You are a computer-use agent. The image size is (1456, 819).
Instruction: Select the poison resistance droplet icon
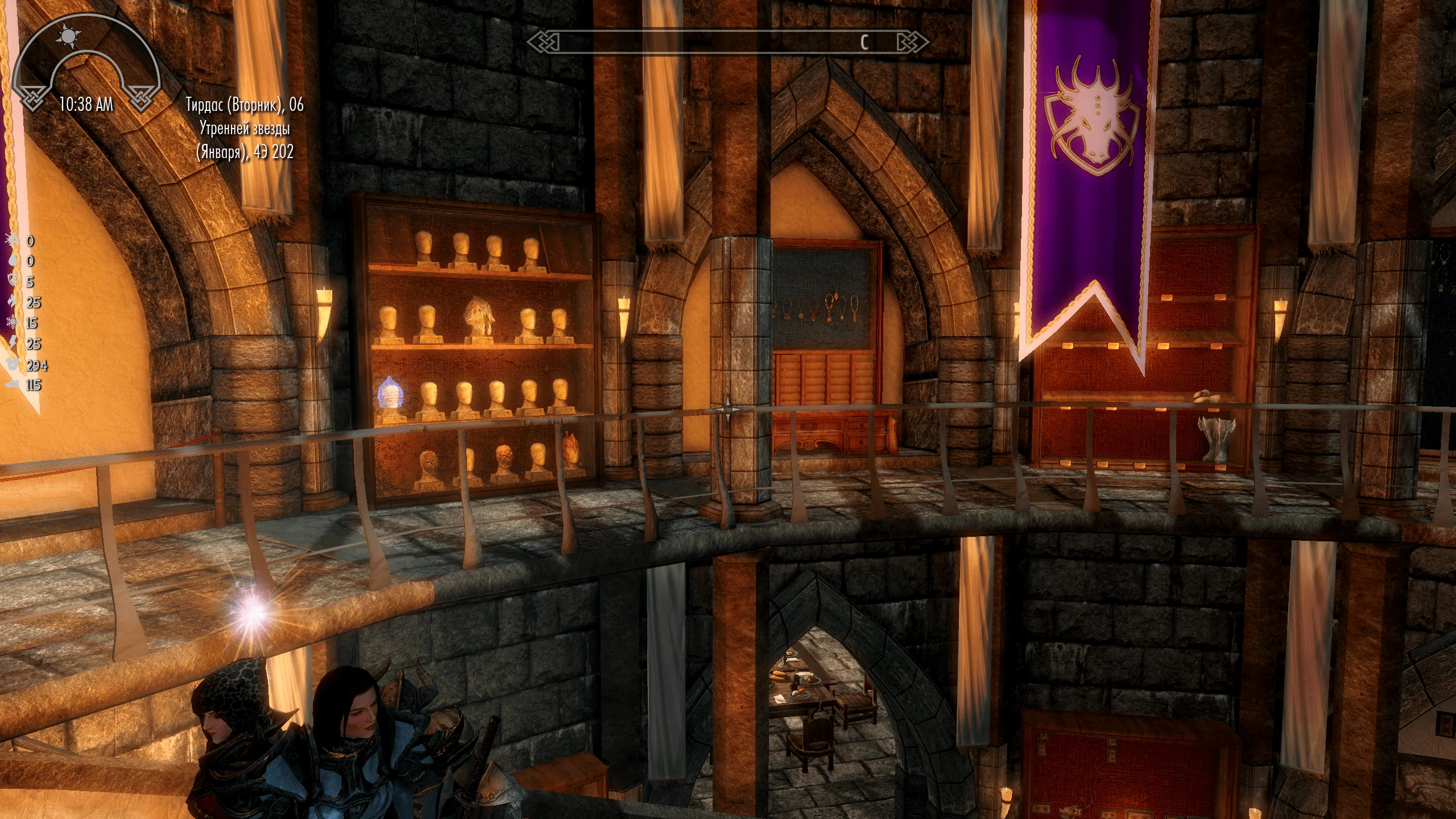[x=13, y=261]
